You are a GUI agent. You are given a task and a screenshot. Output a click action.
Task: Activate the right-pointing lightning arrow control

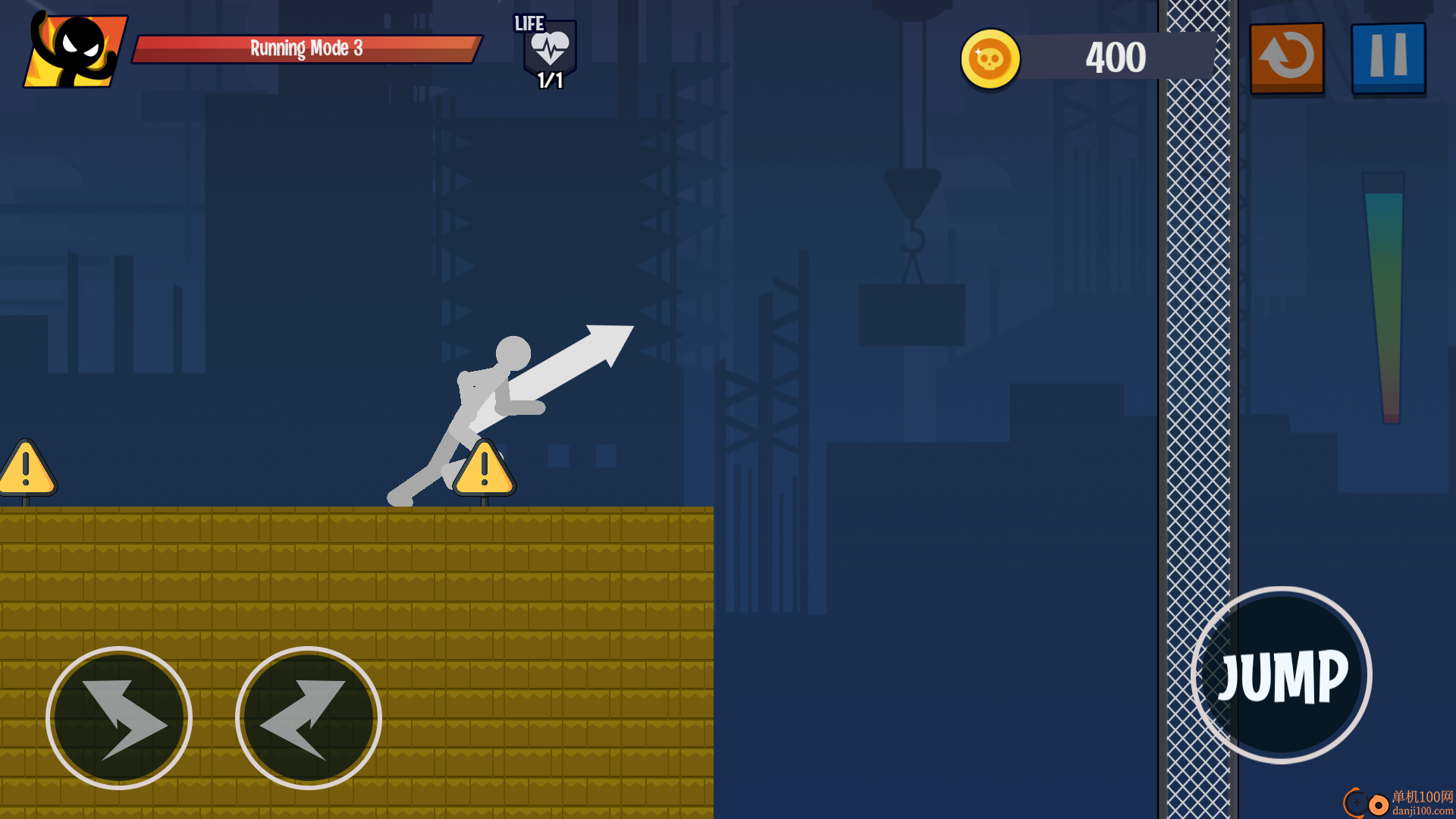(x=119, y=717)
